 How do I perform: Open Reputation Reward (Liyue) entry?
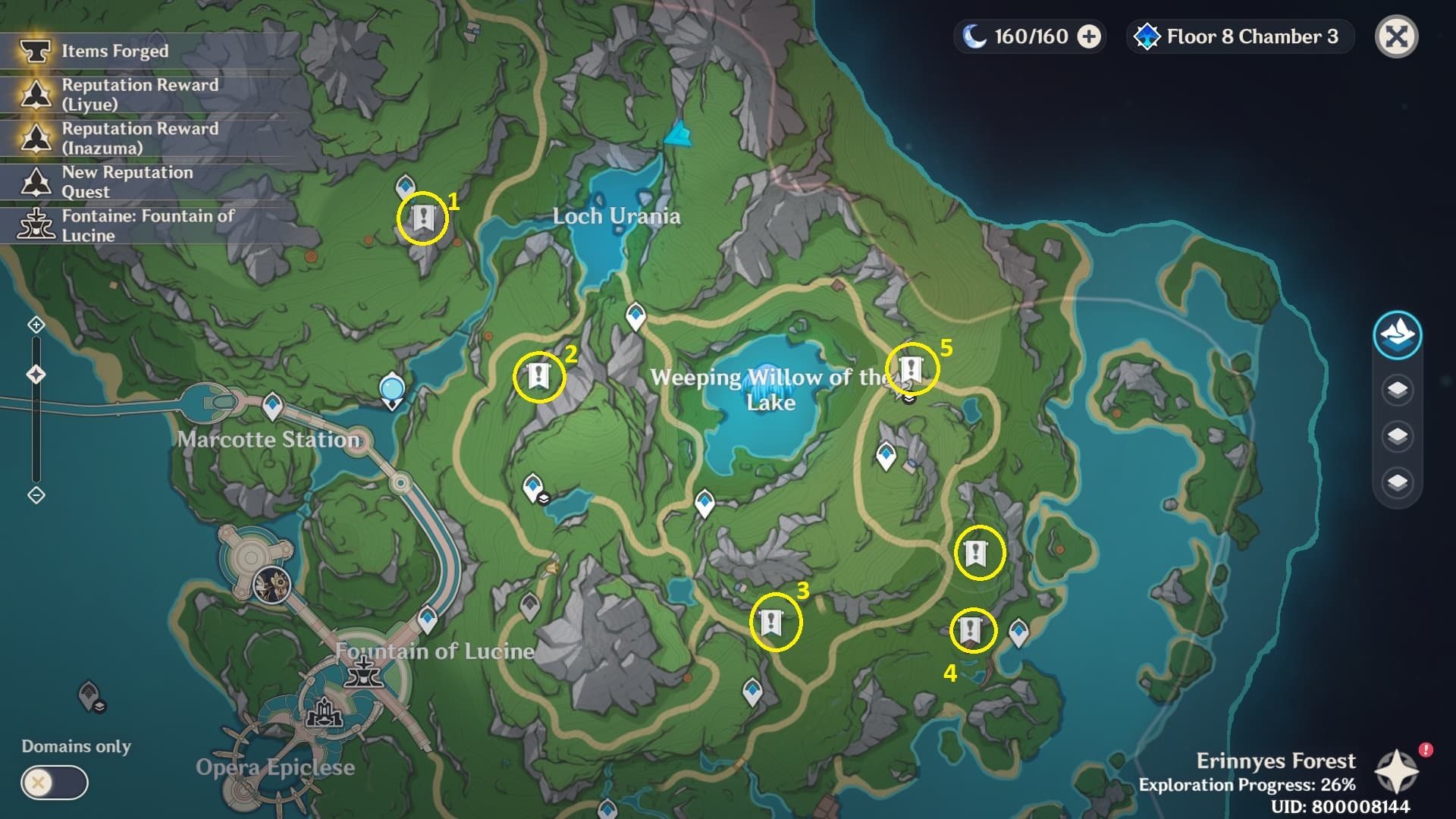(x=140, y=94)
